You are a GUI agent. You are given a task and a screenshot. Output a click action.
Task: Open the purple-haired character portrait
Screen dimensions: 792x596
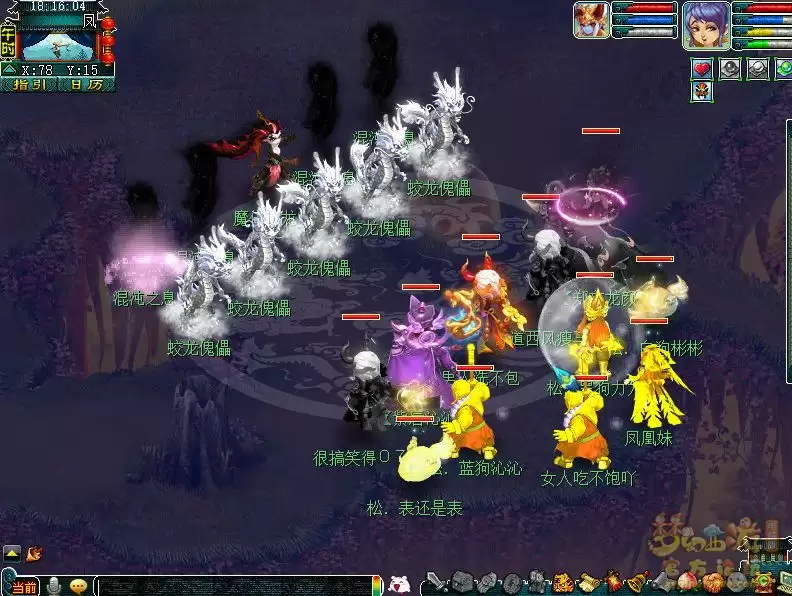(x=704, y=24)
